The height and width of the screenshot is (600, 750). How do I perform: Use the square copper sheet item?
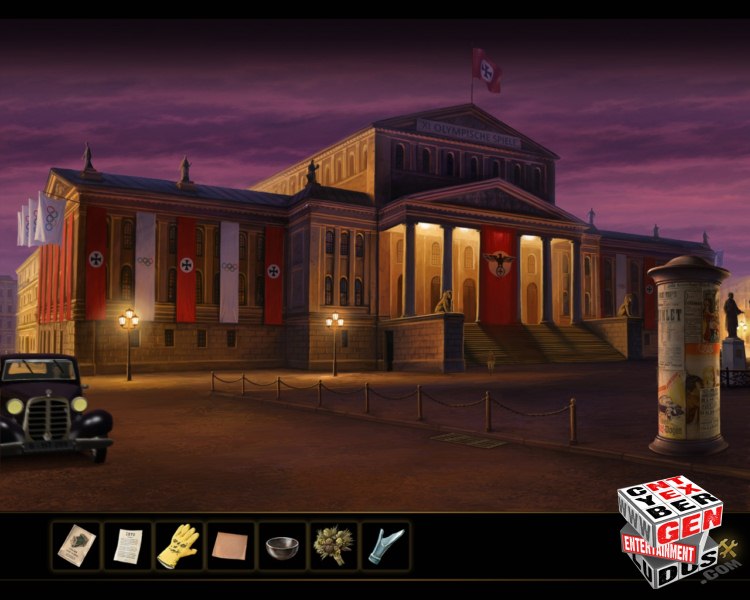[230, 547]
